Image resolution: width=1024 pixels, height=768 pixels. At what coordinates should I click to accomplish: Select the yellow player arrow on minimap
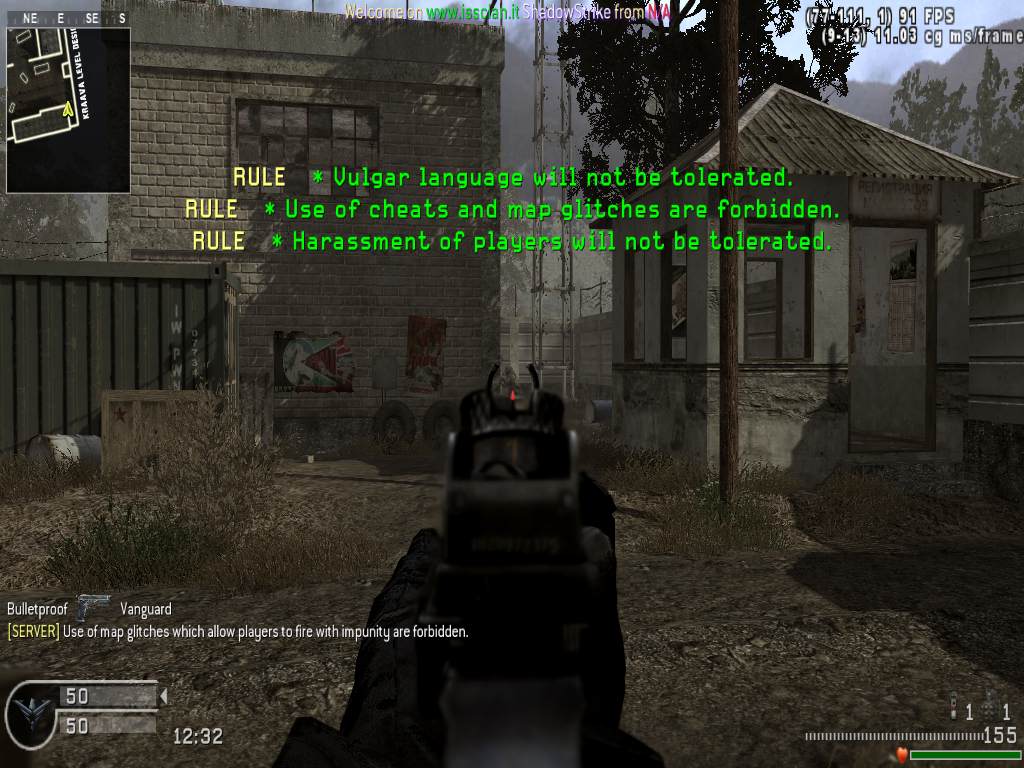pyautogui.click(x=68, y=109)
